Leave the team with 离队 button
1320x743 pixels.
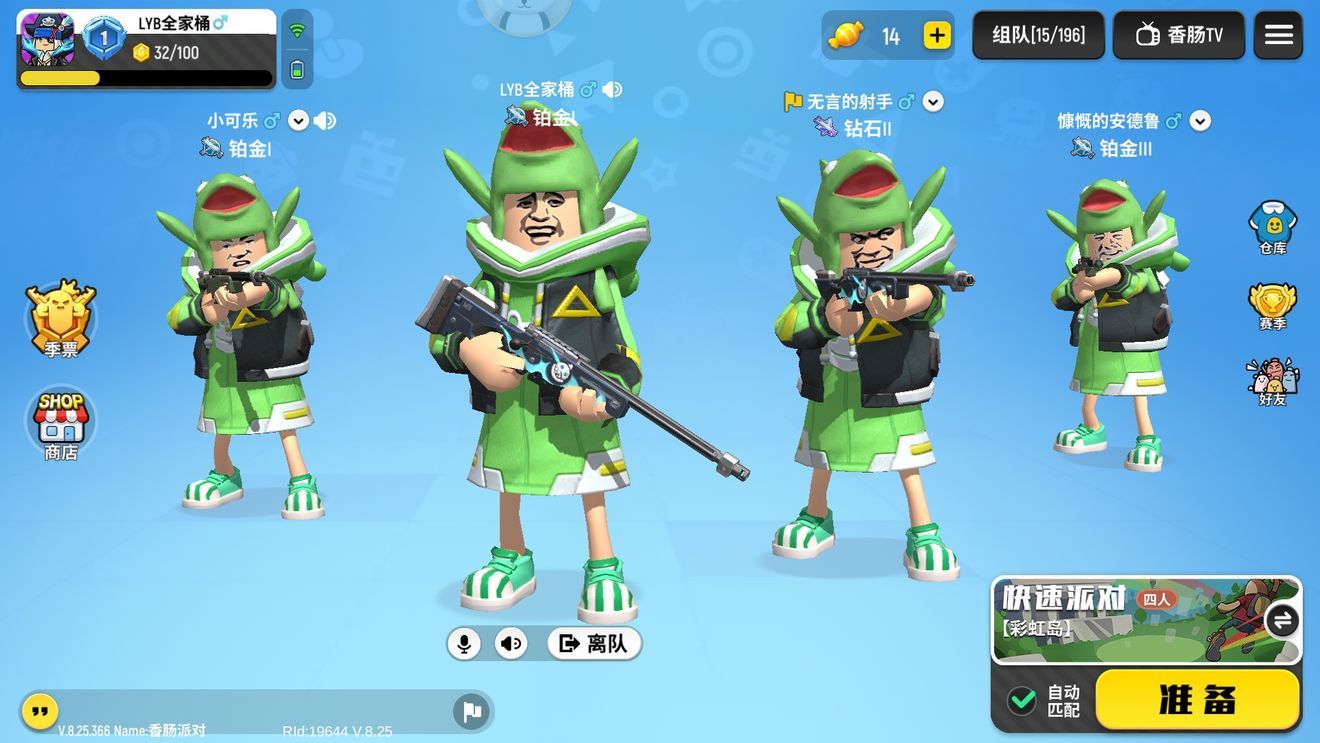point(594,643)
